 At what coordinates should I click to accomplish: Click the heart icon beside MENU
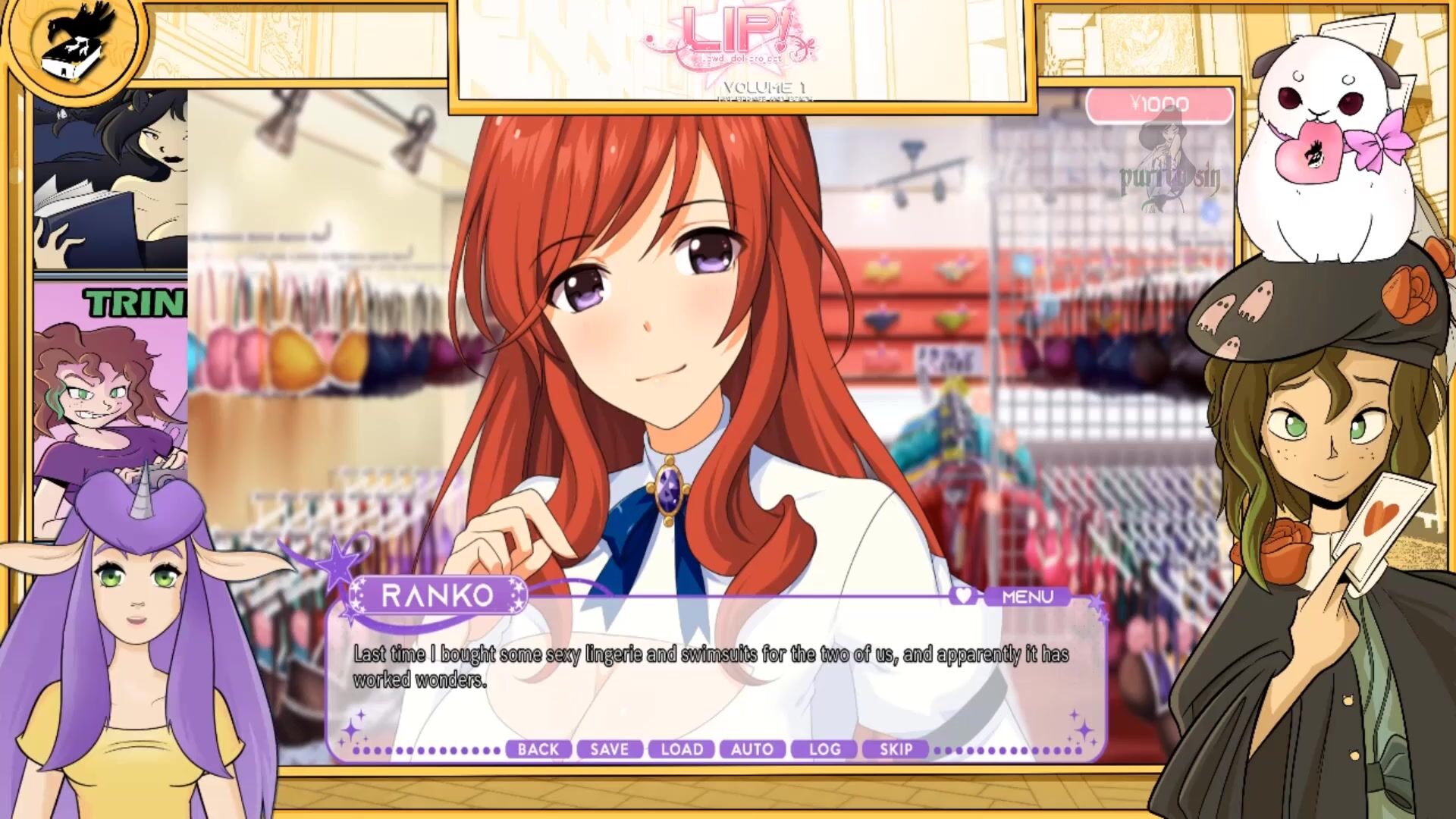(964, 596)
